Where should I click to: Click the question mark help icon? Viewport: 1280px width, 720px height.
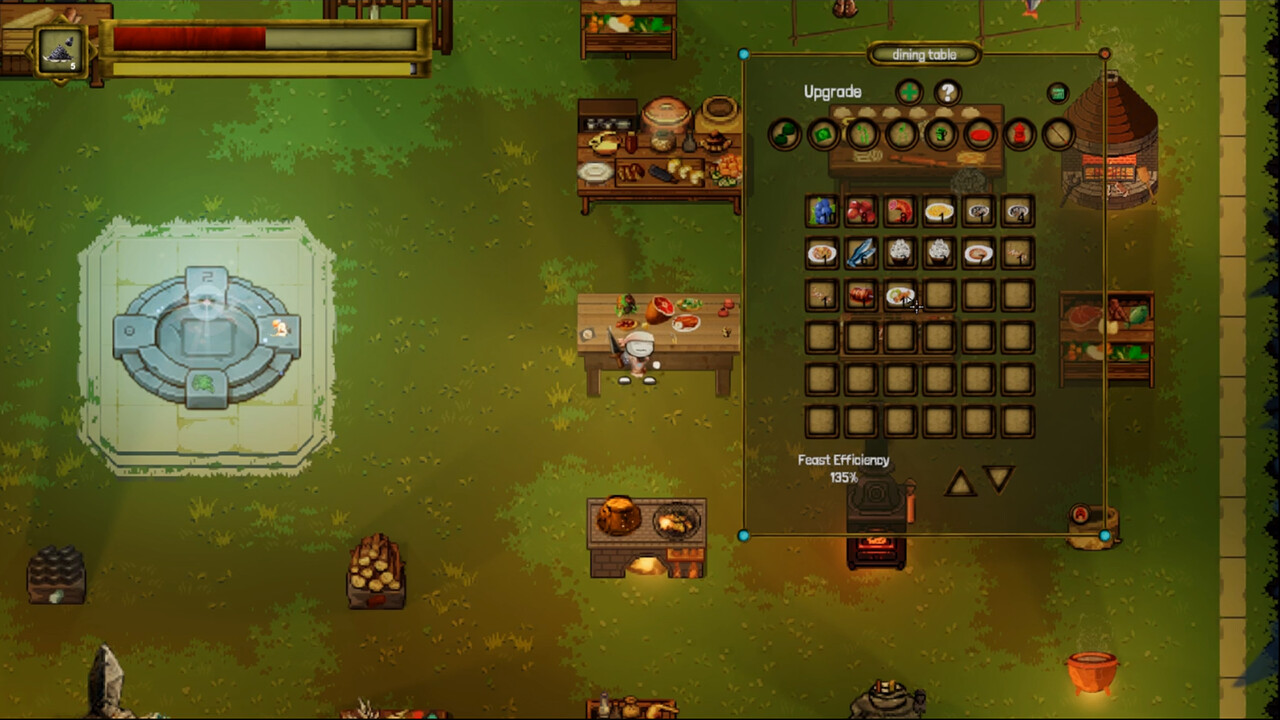[x=948, y=92]
